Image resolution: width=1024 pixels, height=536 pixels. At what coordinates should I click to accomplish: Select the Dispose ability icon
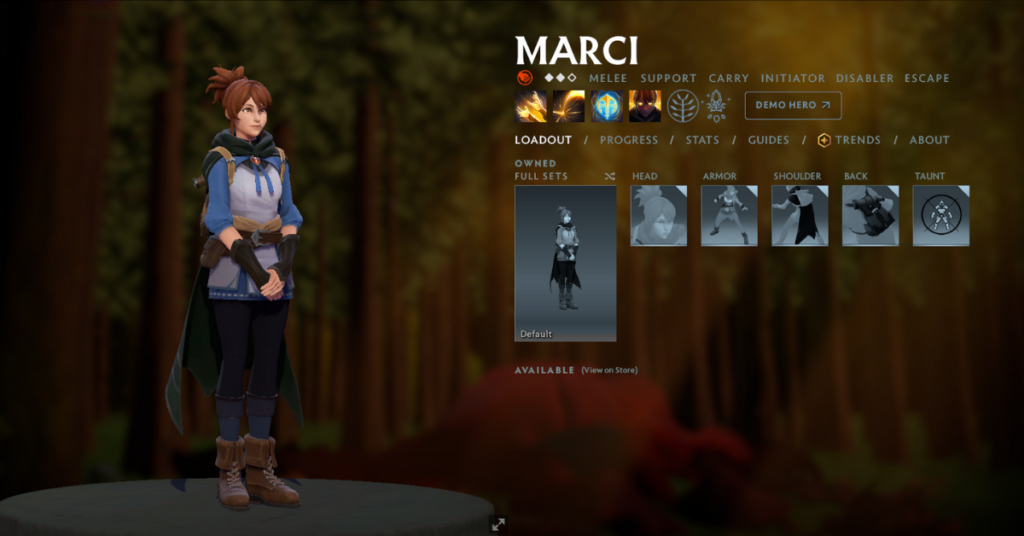[x=531, y=106]
